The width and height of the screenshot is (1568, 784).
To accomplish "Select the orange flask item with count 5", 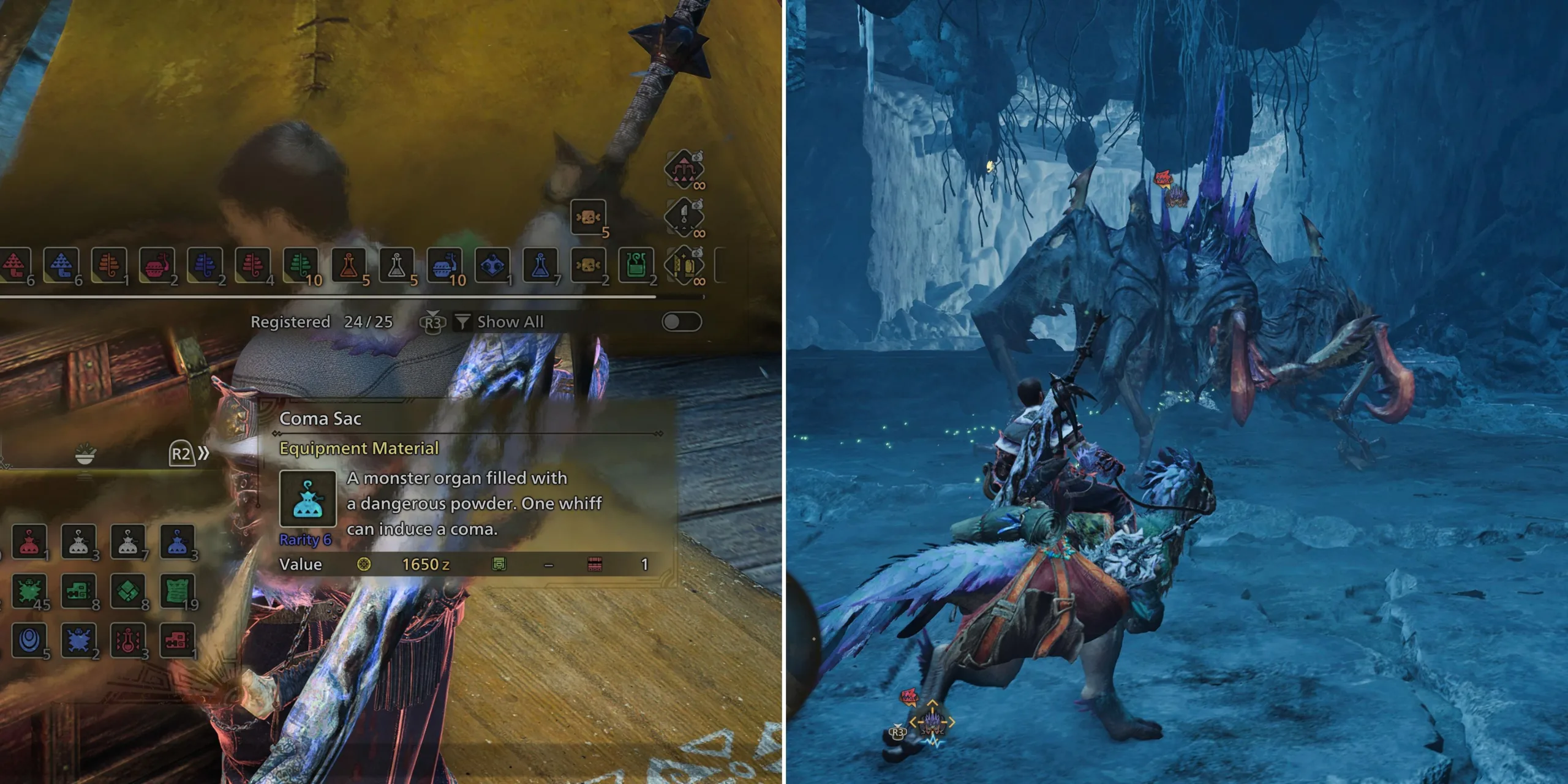I will 349,265.
